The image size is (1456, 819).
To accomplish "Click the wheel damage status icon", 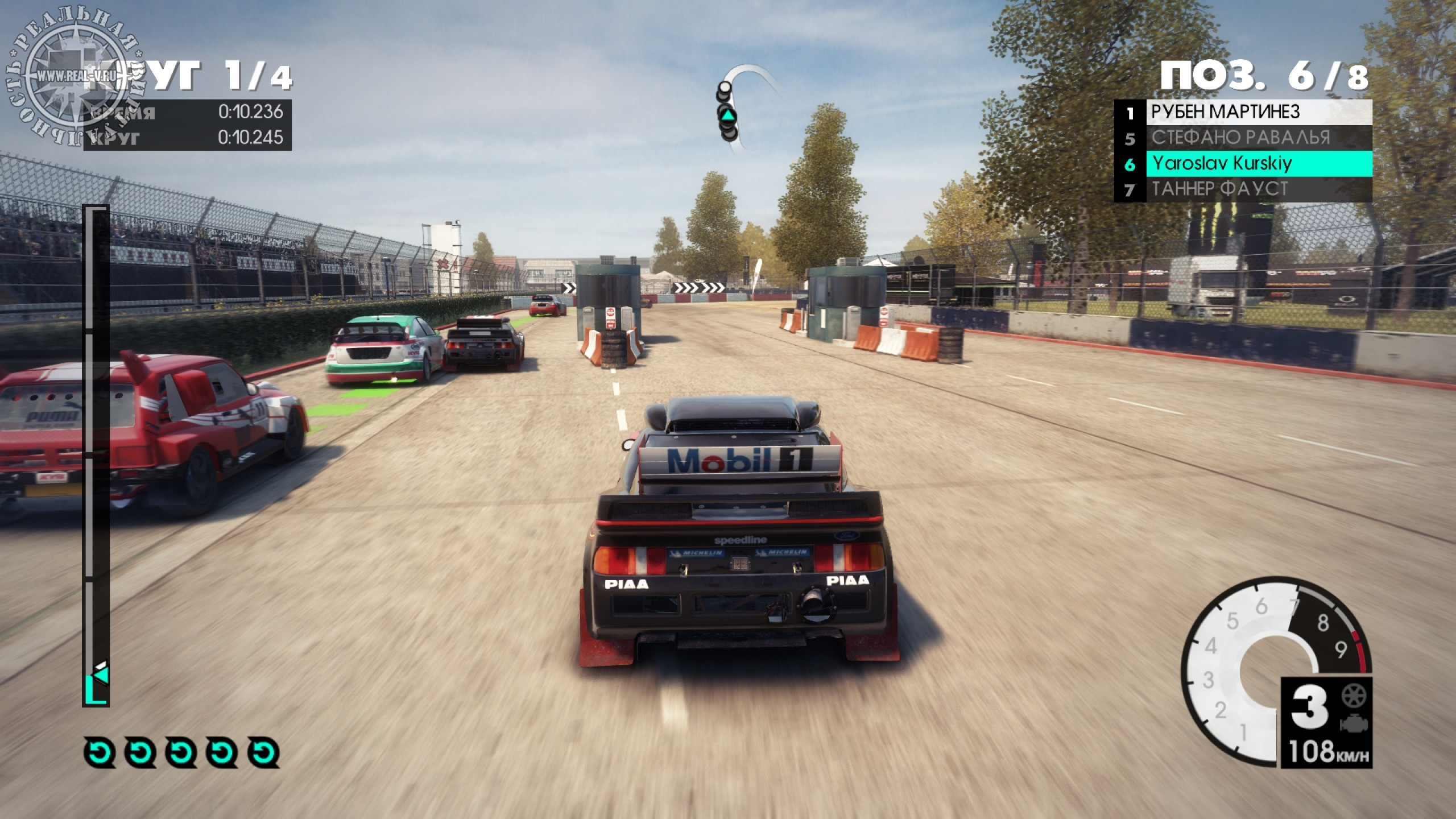I will (1354, 696).
